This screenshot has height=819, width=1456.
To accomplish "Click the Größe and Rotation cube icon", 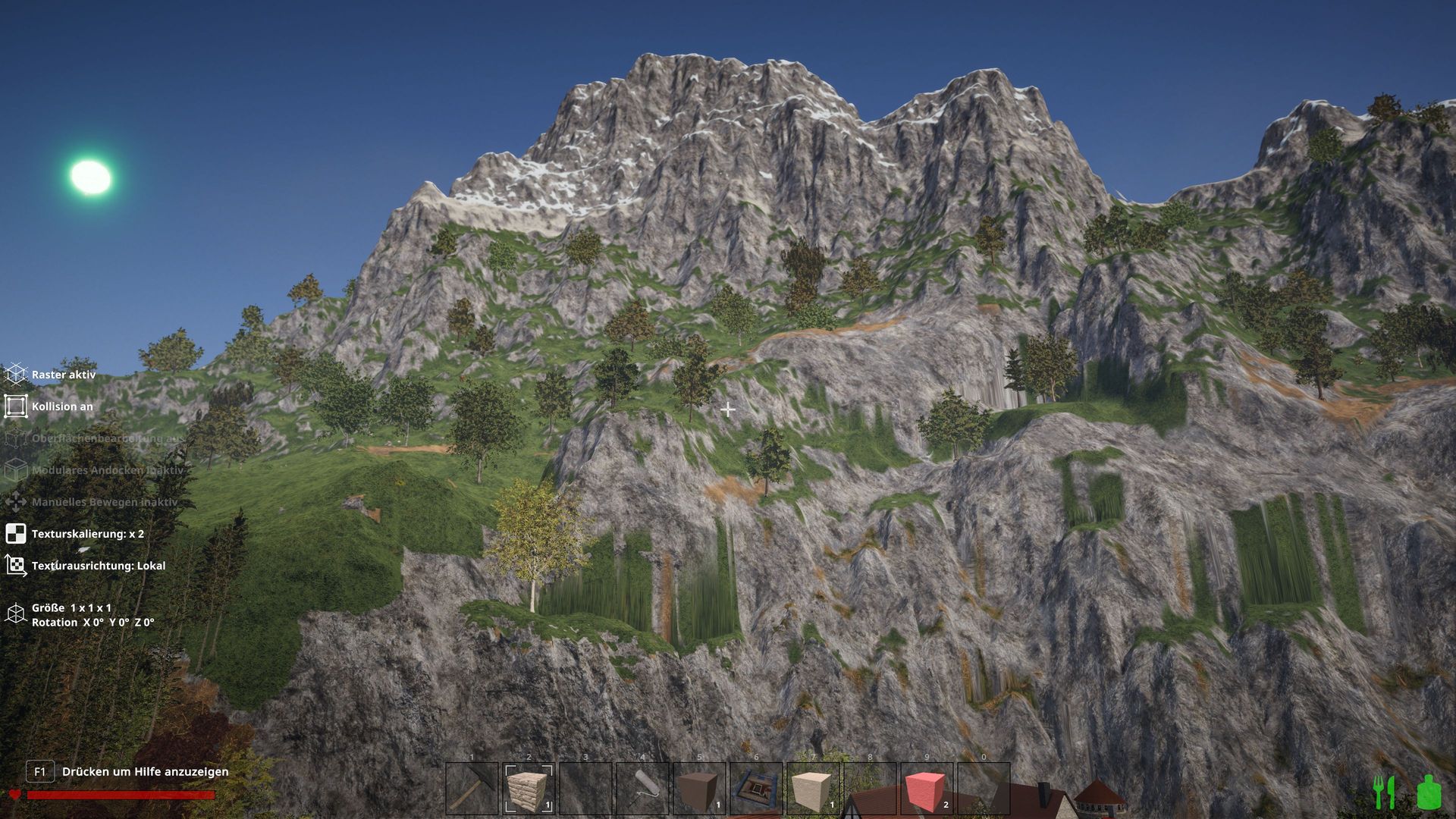I will (16, 614).
